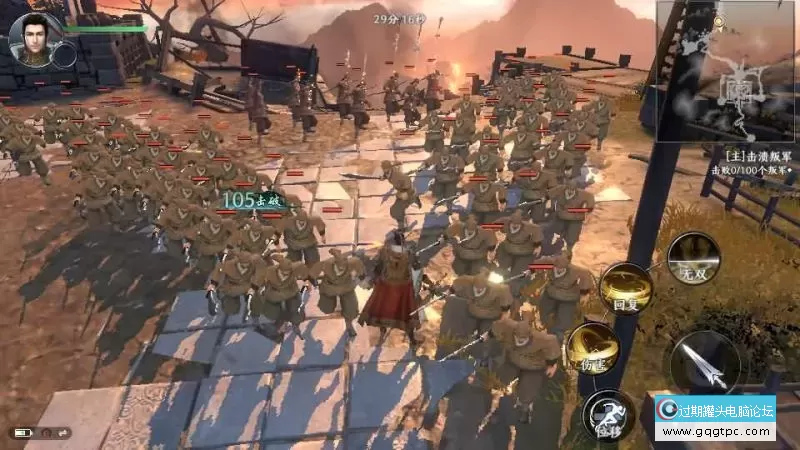Screen dimensions: 800x450
Task: Click the empty circle beside the portrait
Action: coord(64,55)
